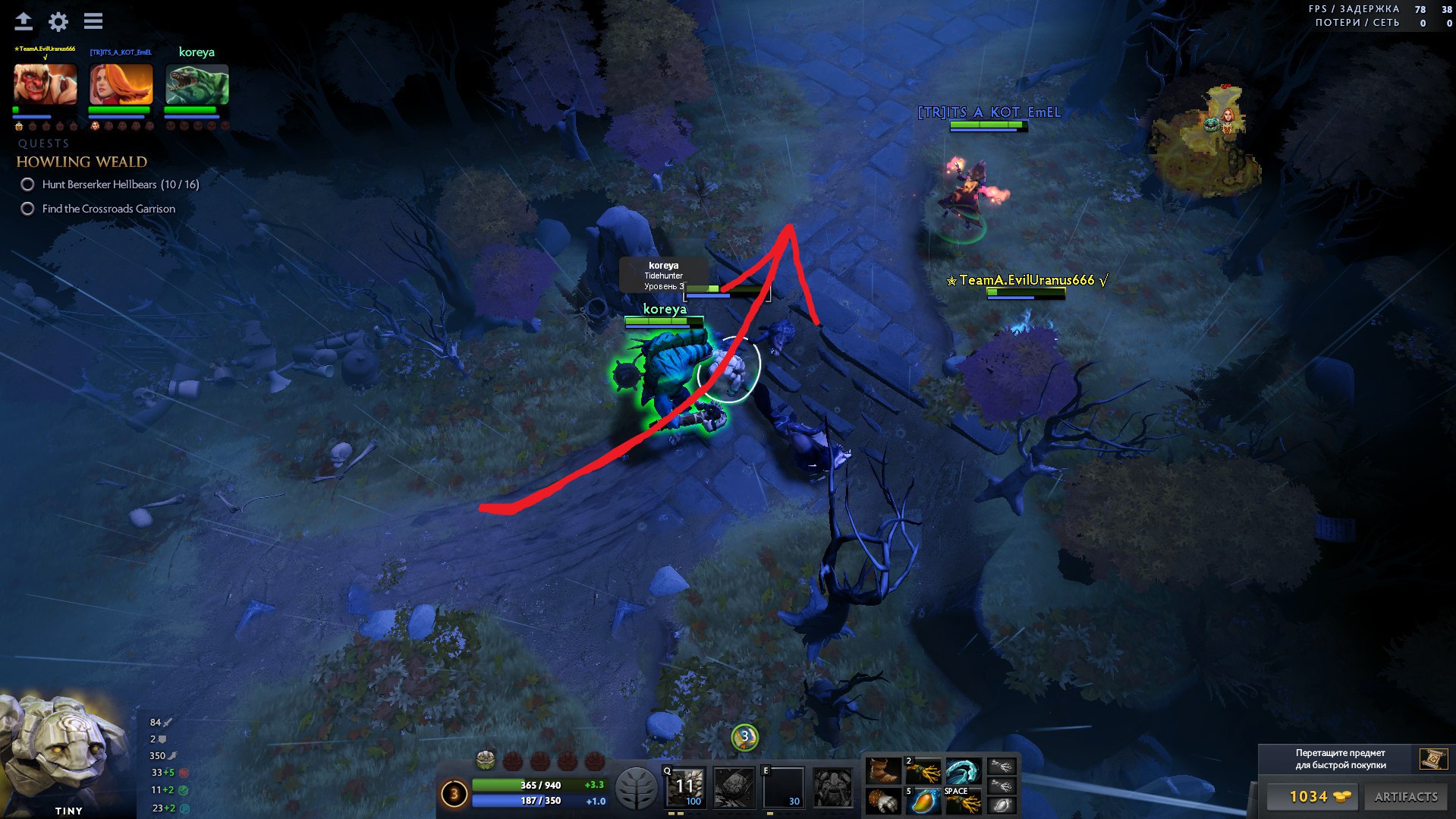Activate the Toss ability icon
This screenshot has height=819, width=1456.
point(734,786)
